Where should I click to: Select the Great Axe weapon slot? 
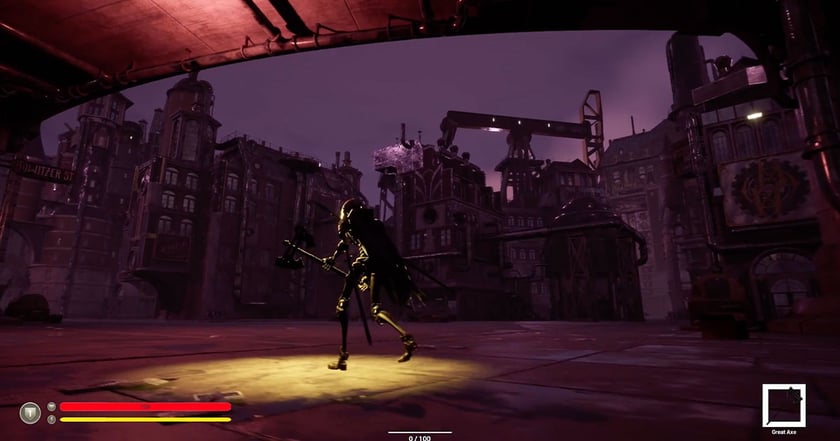coord(783,405)
